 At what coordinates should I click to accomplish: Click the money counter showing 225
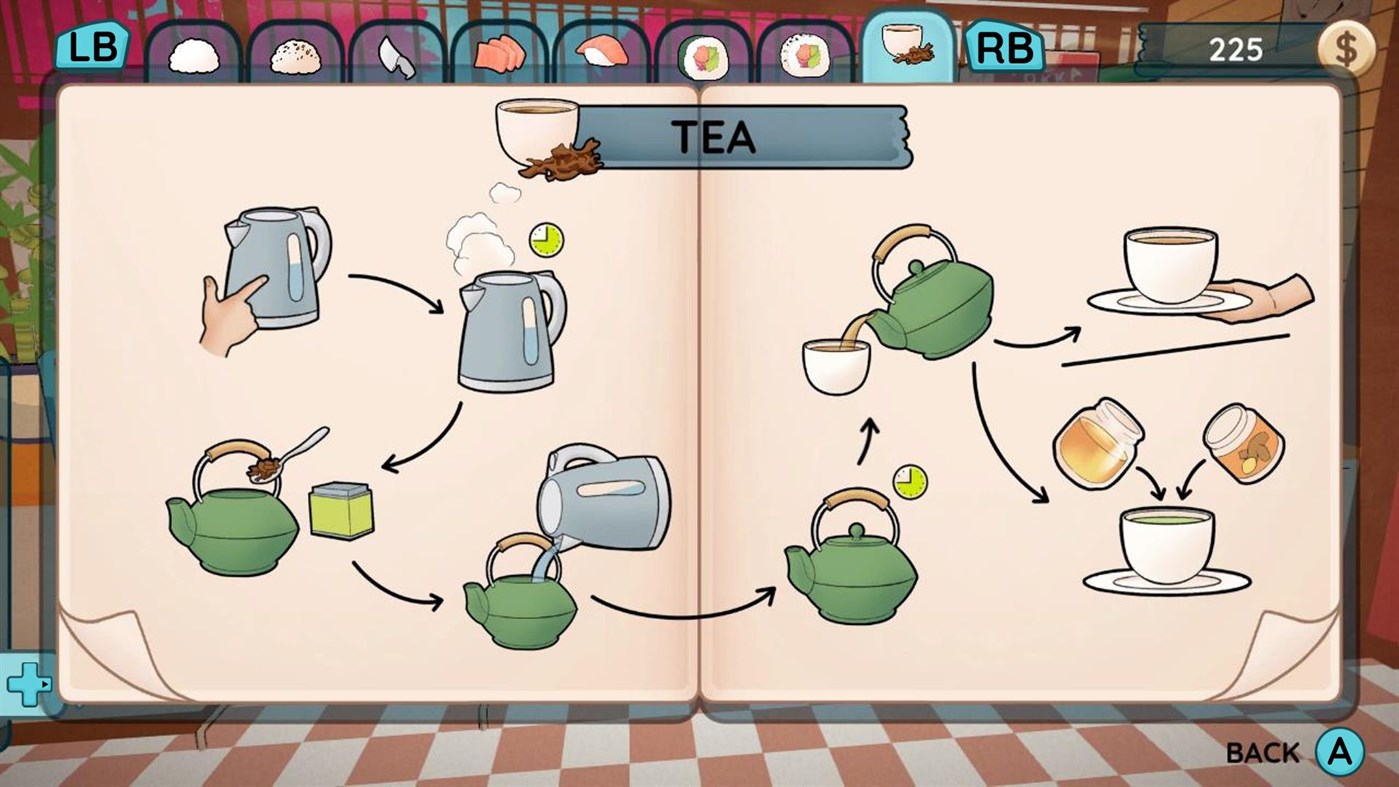(x=1237, y=47)
